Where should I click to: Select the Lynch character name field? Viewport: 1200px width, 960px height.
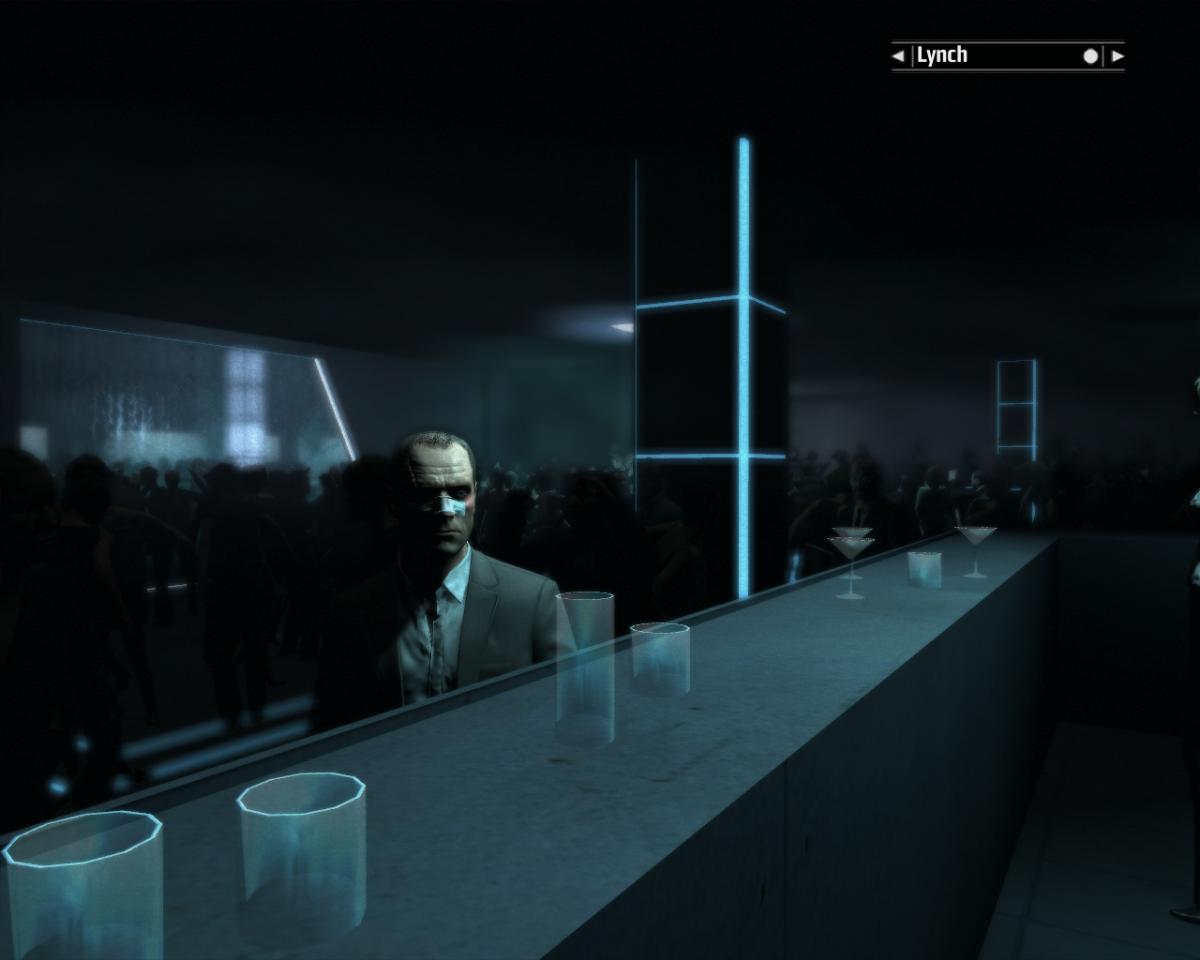click(x=1000, y=56)
